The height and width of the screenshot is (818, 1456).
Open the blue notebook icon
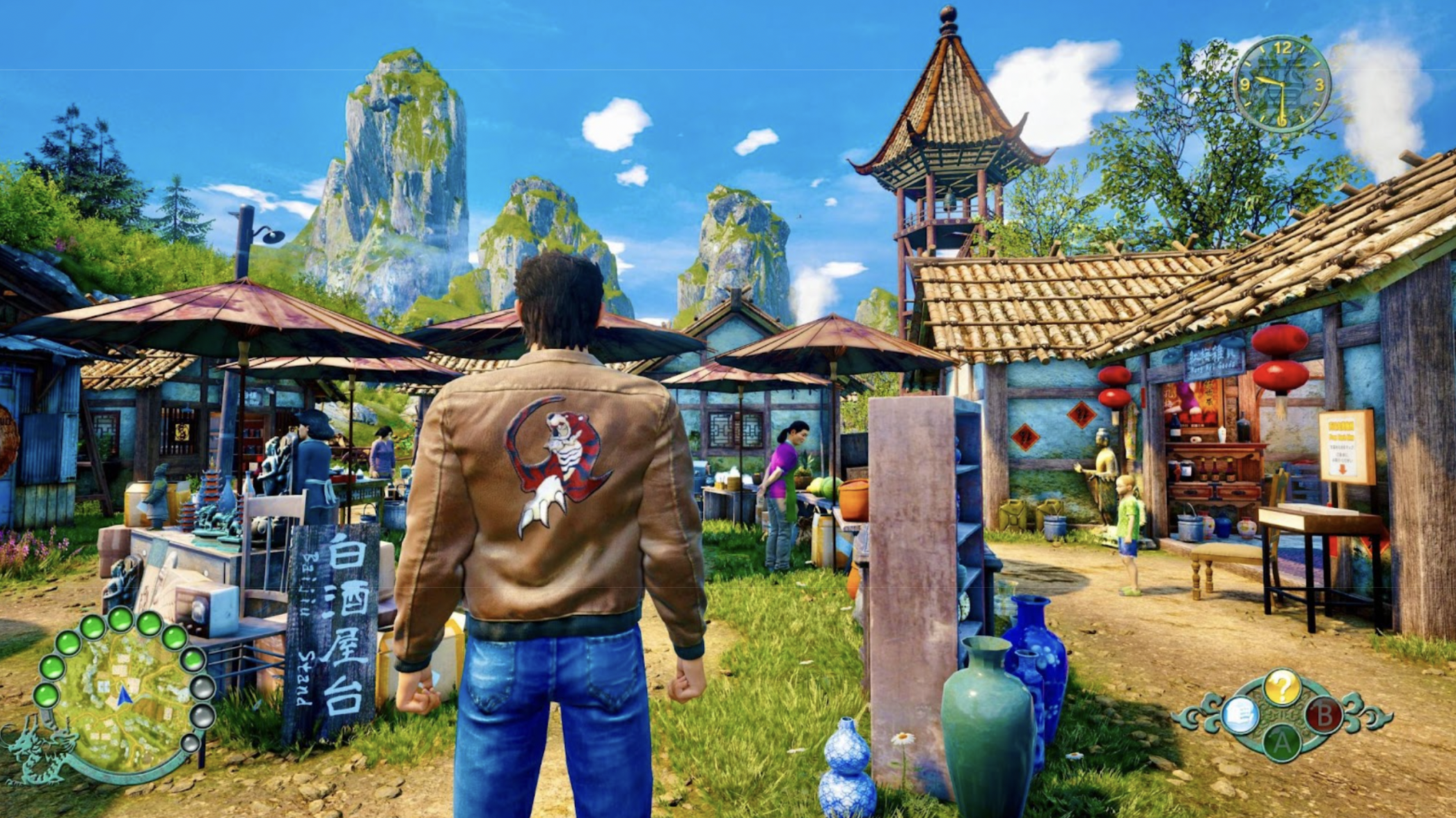point(1240,715)
